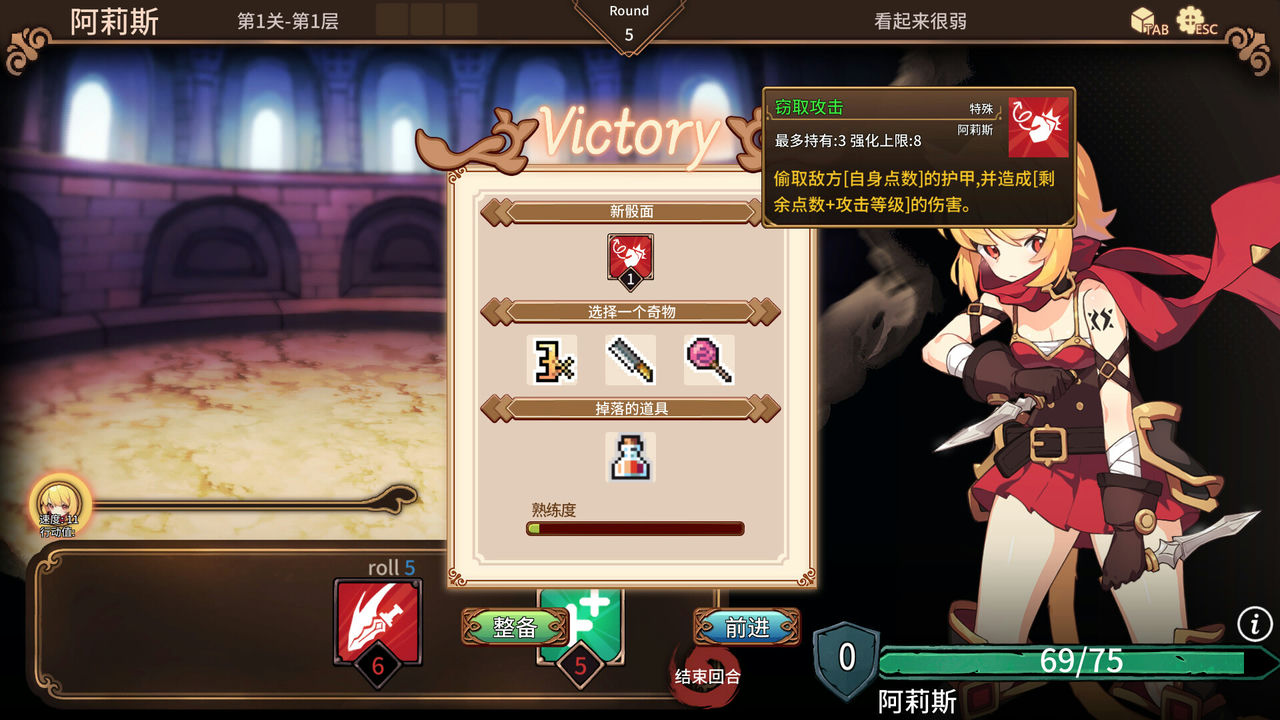This screenshot has width=1280, height=720.
Task: Expand the 选择一个奇物 section banner
Action: tap(628, 311)
